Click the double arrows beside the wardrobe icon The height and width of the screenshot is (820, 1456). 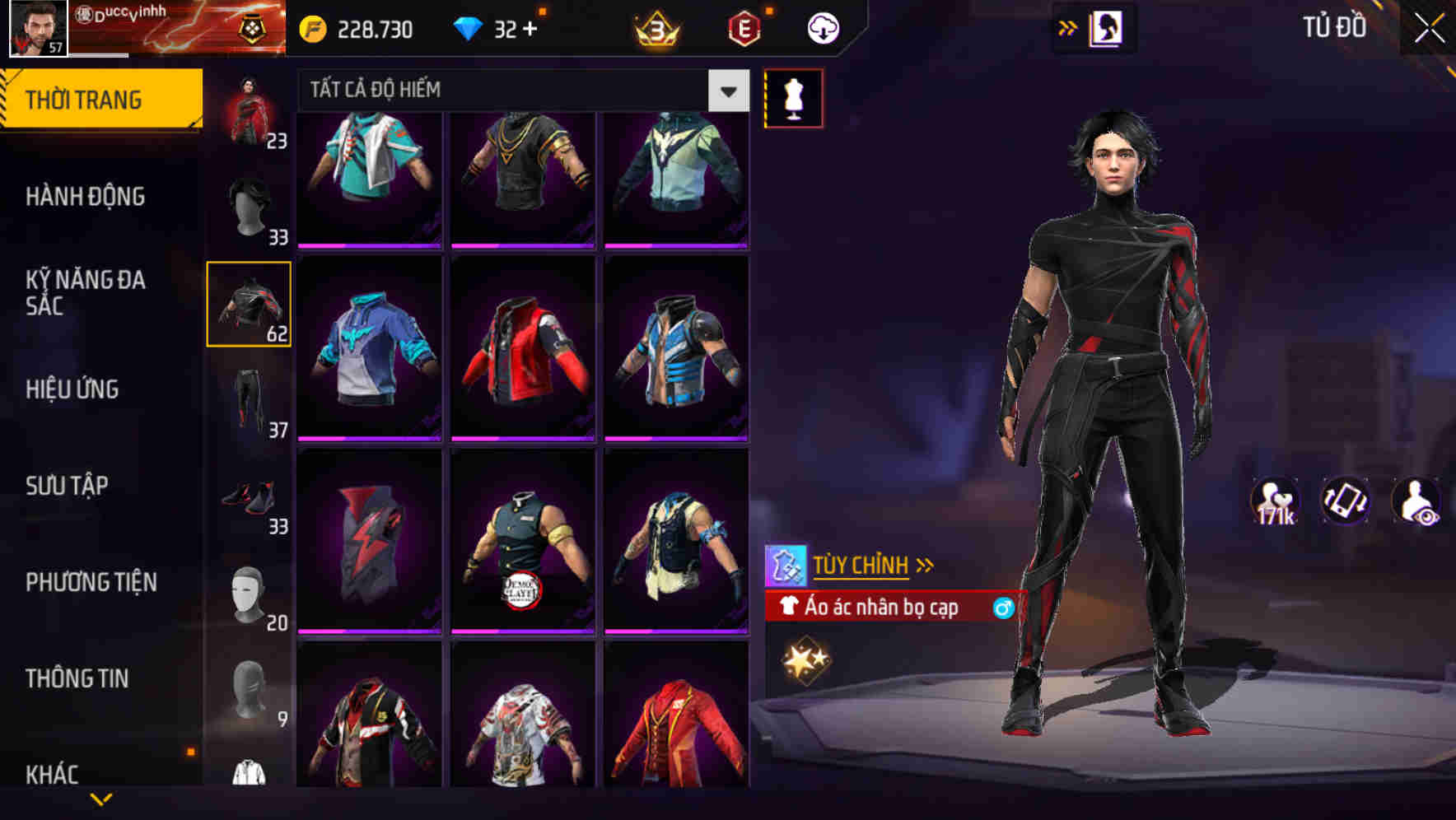coord(1068,27)
